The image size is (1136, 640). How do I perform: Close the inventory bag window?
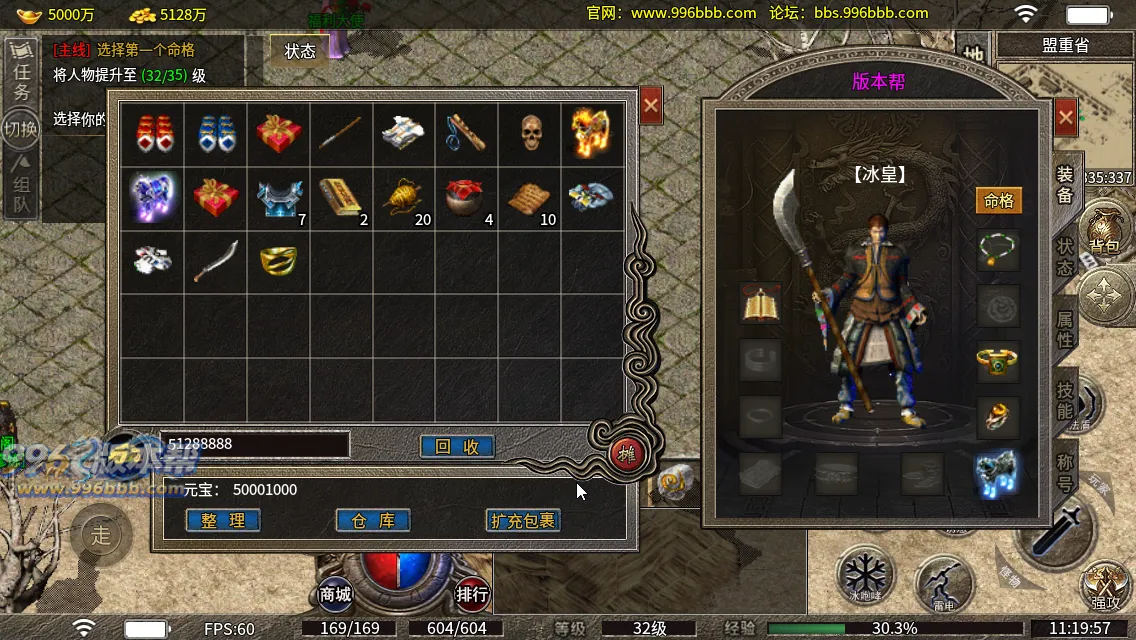click(651, 104)
